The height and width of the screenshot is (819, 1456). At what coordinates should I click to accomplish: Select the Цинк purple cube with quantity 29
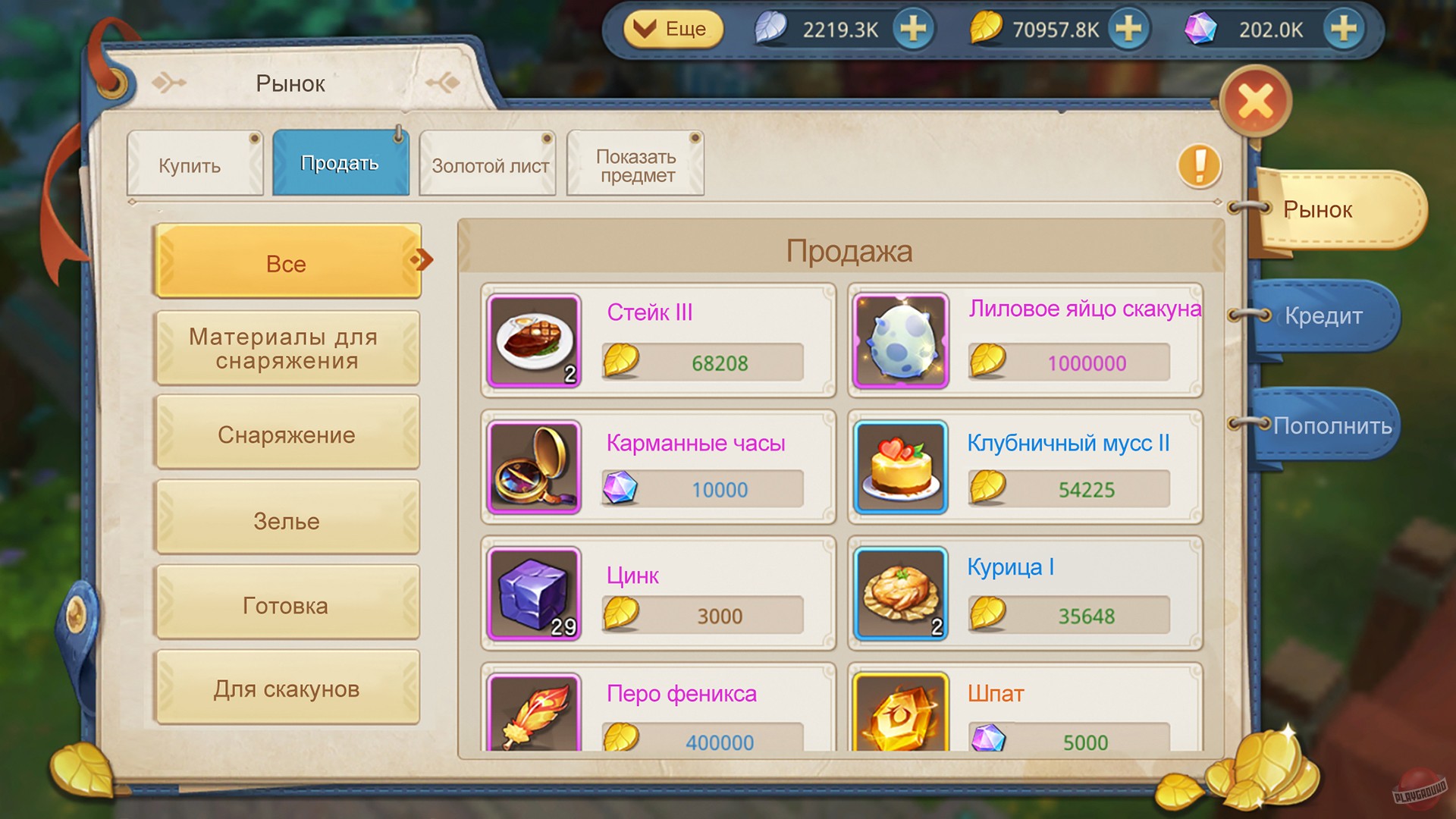point(533,595)
